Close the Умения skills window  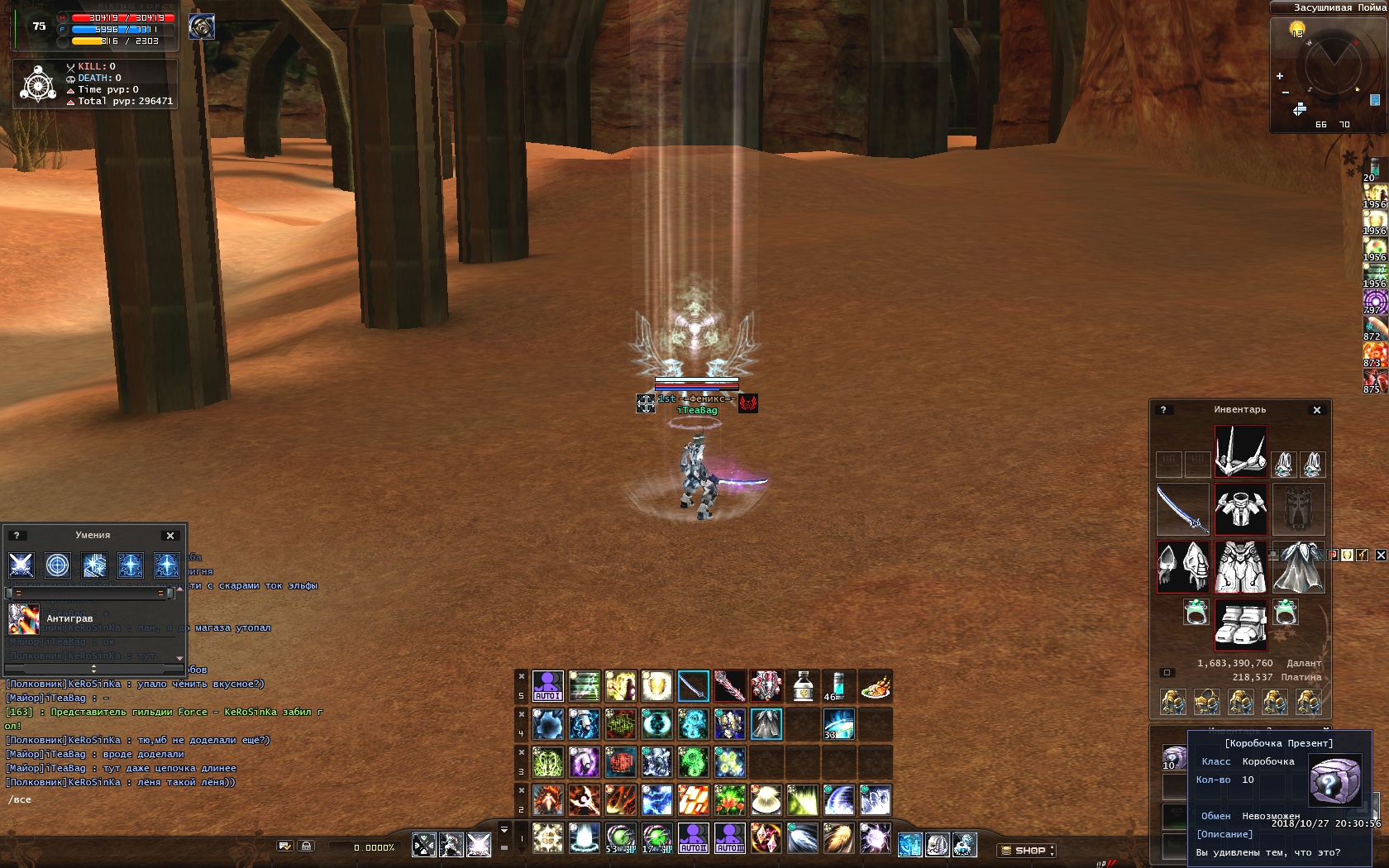coord(170,536)
